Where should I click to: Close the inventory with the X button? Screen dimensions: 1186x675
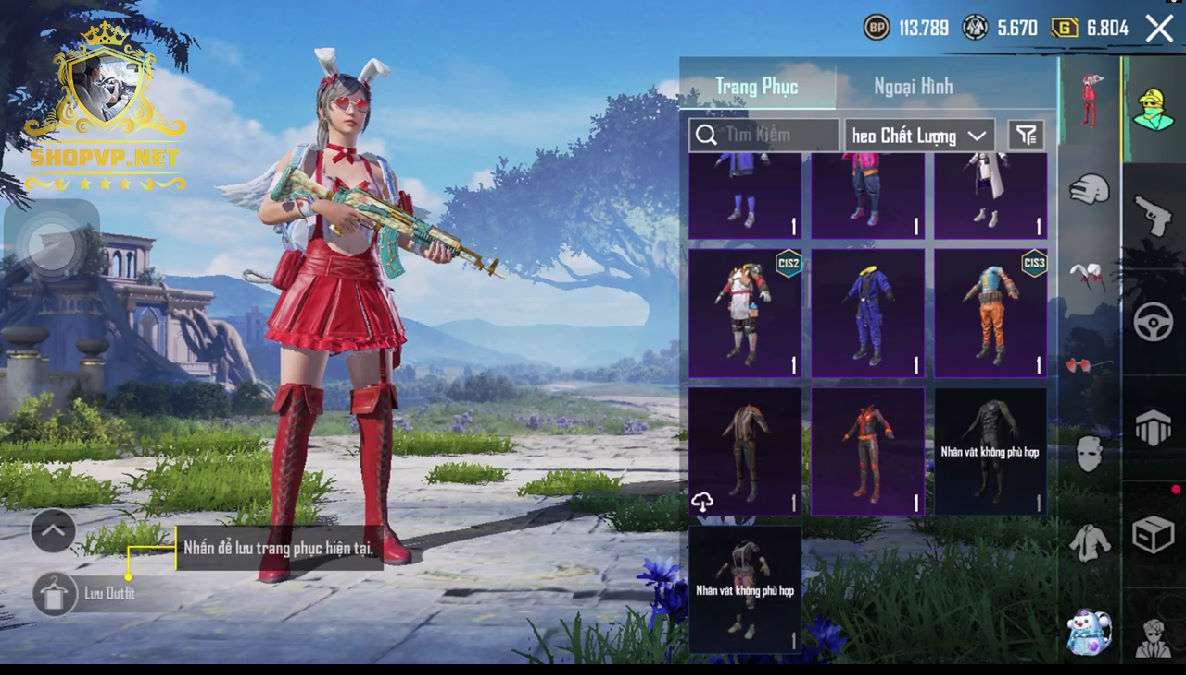(1159, 28)
